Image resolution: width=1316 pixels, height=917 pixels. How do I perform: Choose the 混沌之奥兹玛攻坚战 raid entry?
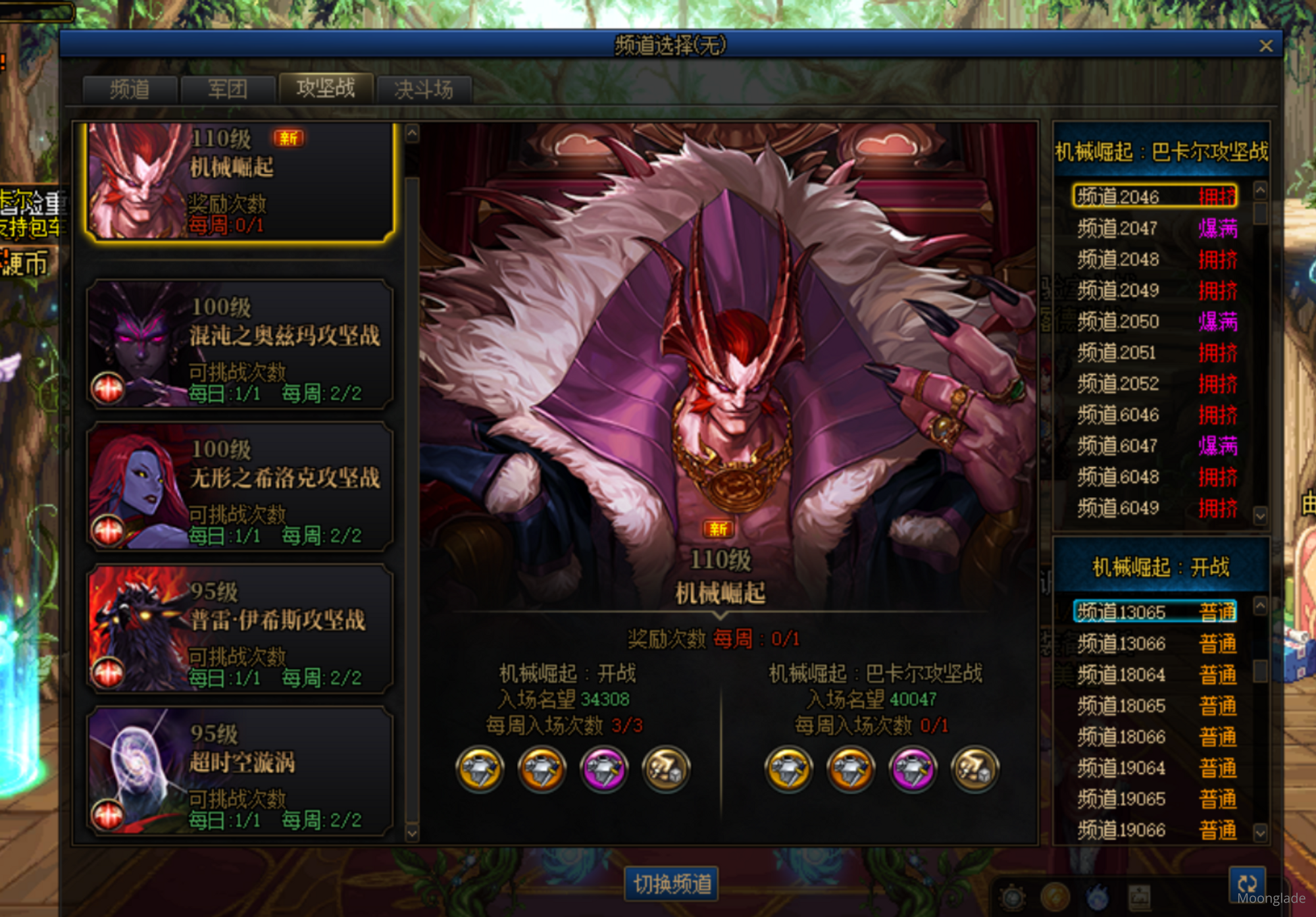pyautogui.click(x=240, y=344)
